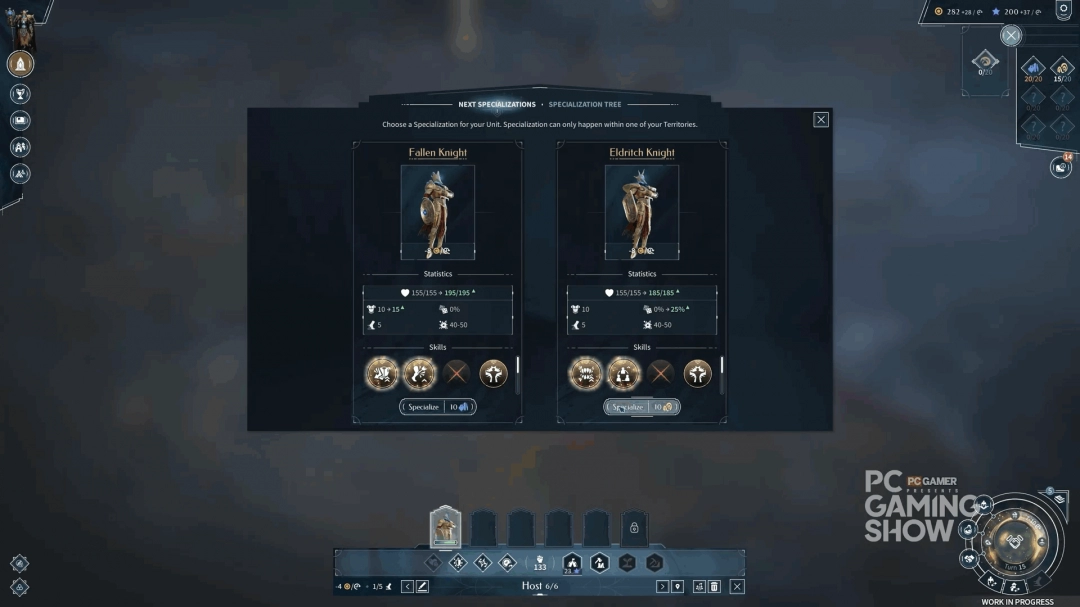Viewport: 1080px width, 607px height.
Task: Inspect Fallen Knight's first skill icon
Action: tap(383, 374)
